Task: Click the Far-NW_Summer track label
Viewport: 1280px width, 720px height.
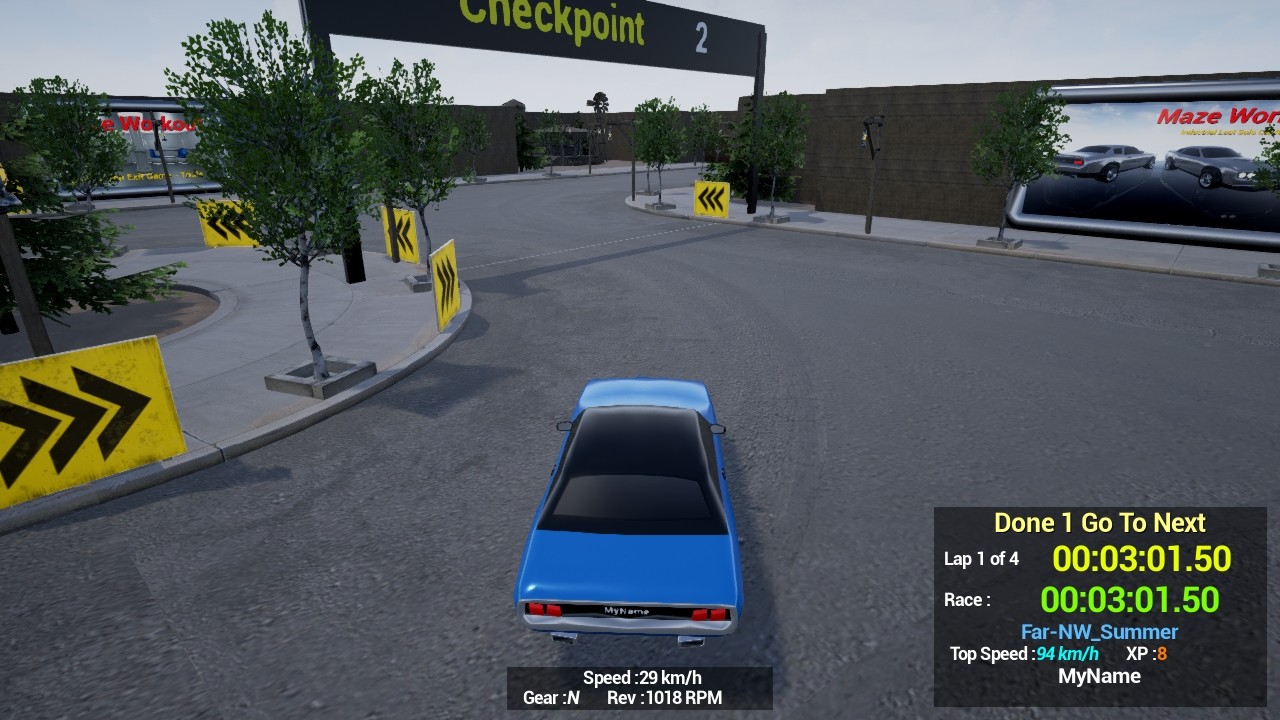Action: [1098, 632]
